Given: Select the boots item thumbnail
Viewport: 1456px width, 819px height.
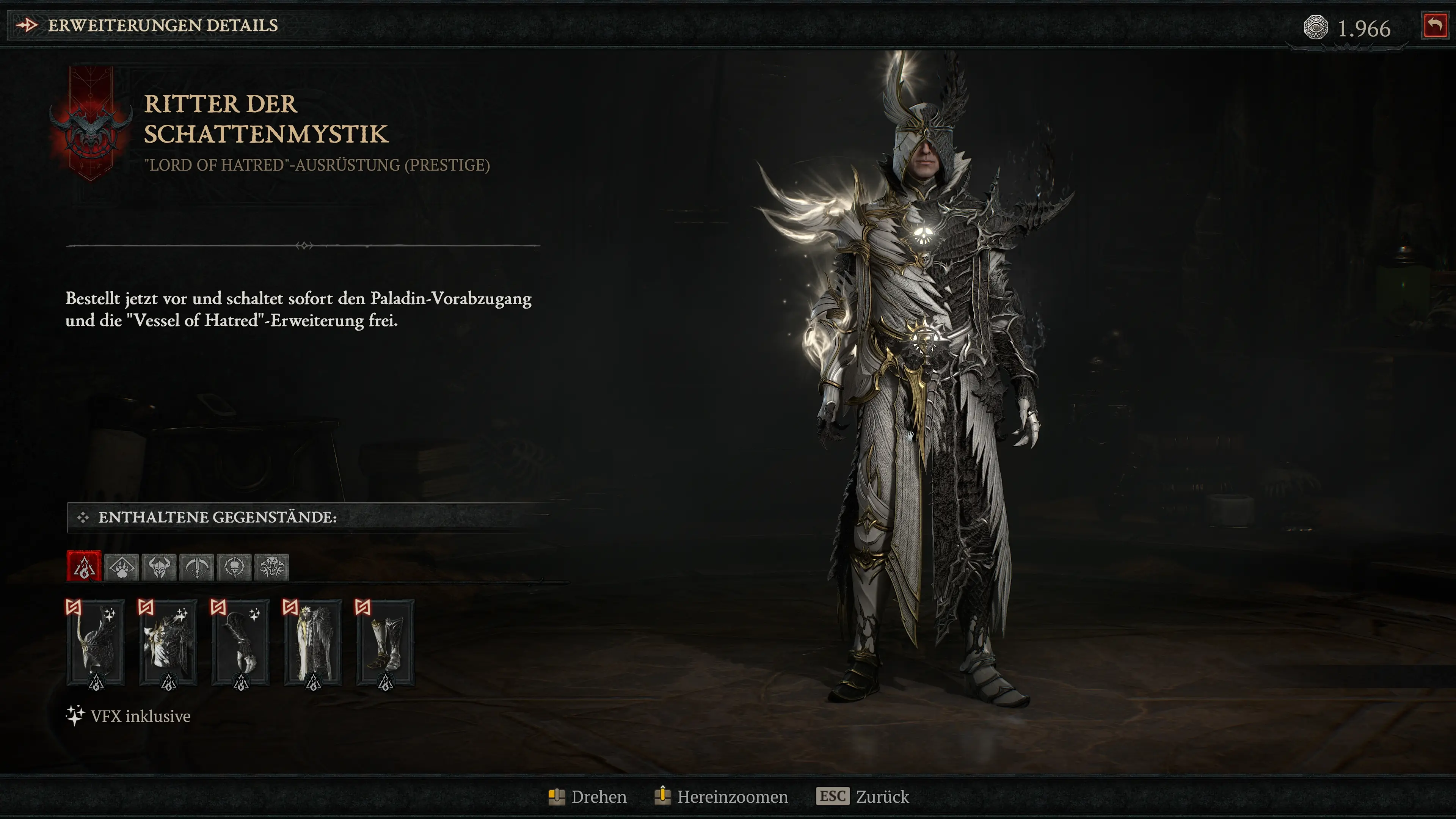Looking at the screenshot, I should coord(386,644).
